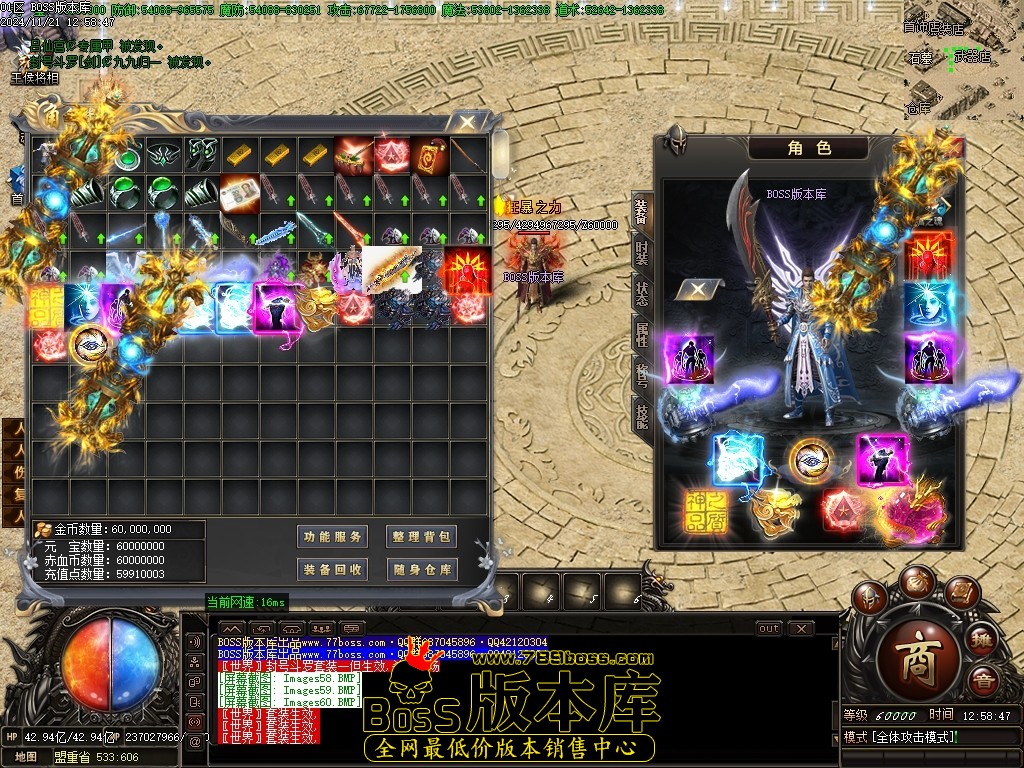Viewport: 1024px width, 768px height.
Task: Select the red spellbook item in bag
Action: pos(429,154)
